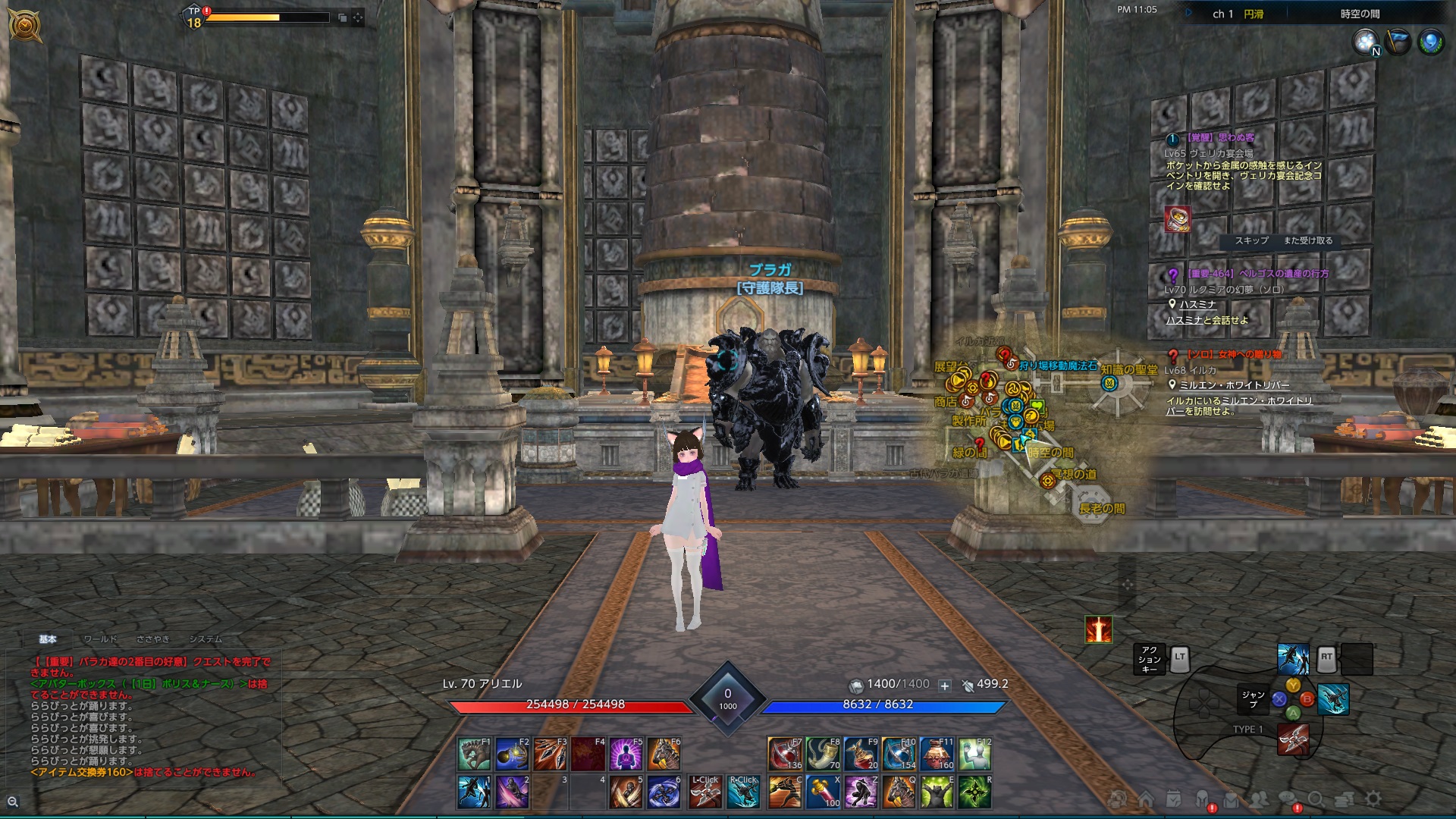Open the chat bubble icon with alert badge

[x=1285, y=799]
